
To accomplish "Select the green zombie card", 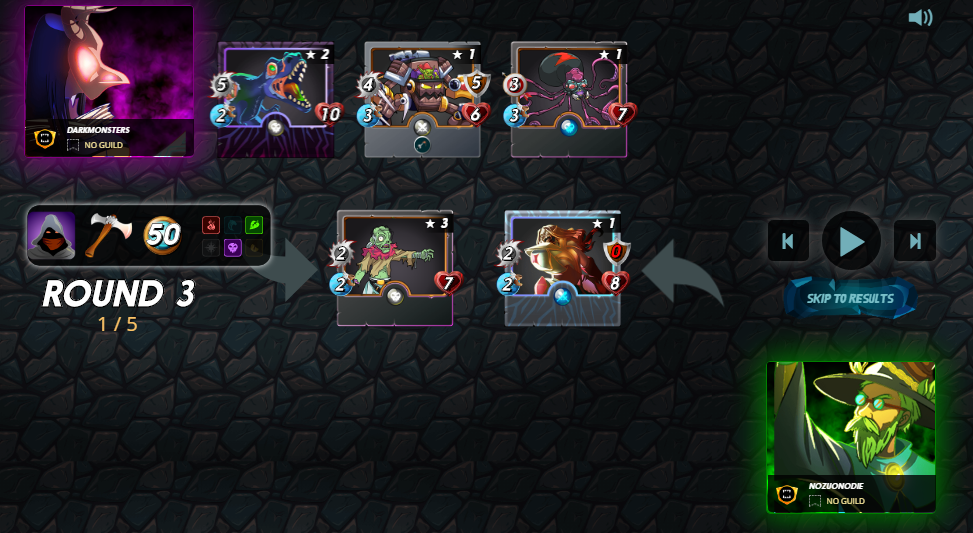I will point(395,267).
